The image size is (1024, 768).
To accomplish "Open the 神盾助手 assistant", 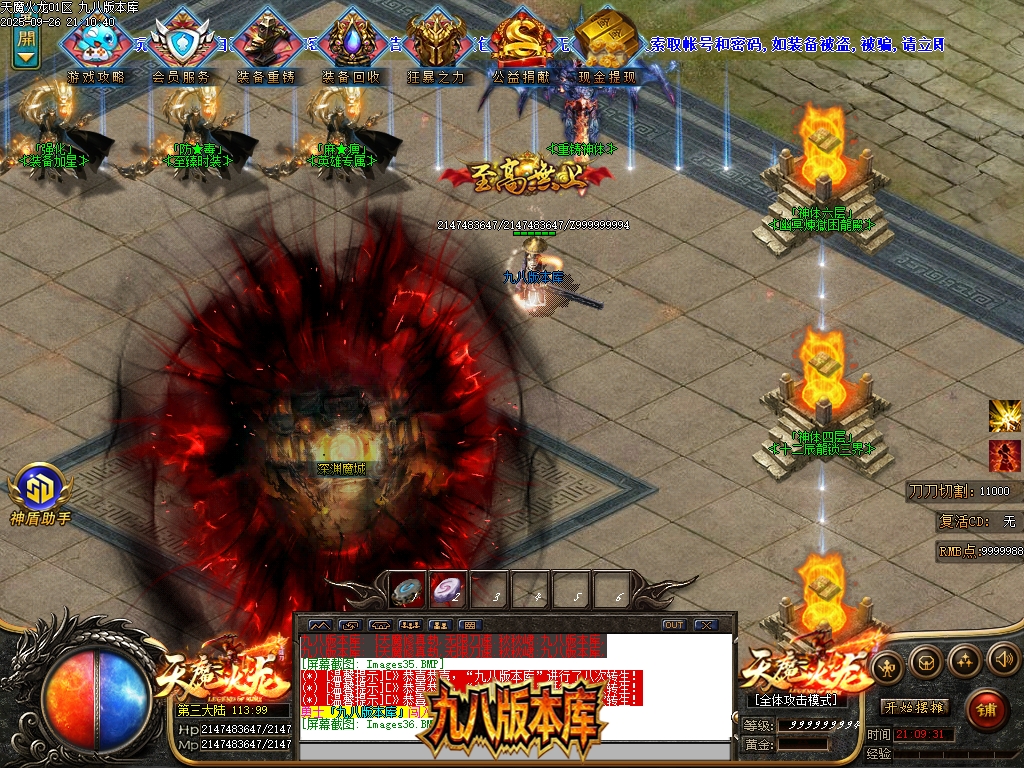I will click(x=40, y=490).
